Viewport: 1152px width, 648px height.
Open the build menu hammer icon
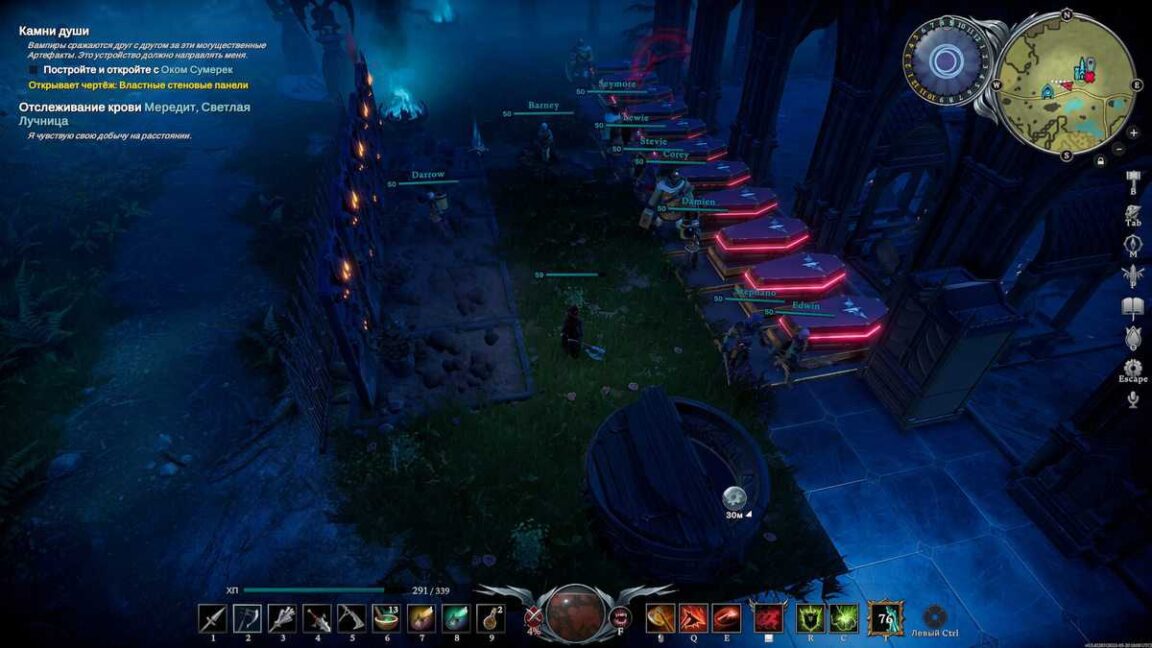coord(1133,180)
